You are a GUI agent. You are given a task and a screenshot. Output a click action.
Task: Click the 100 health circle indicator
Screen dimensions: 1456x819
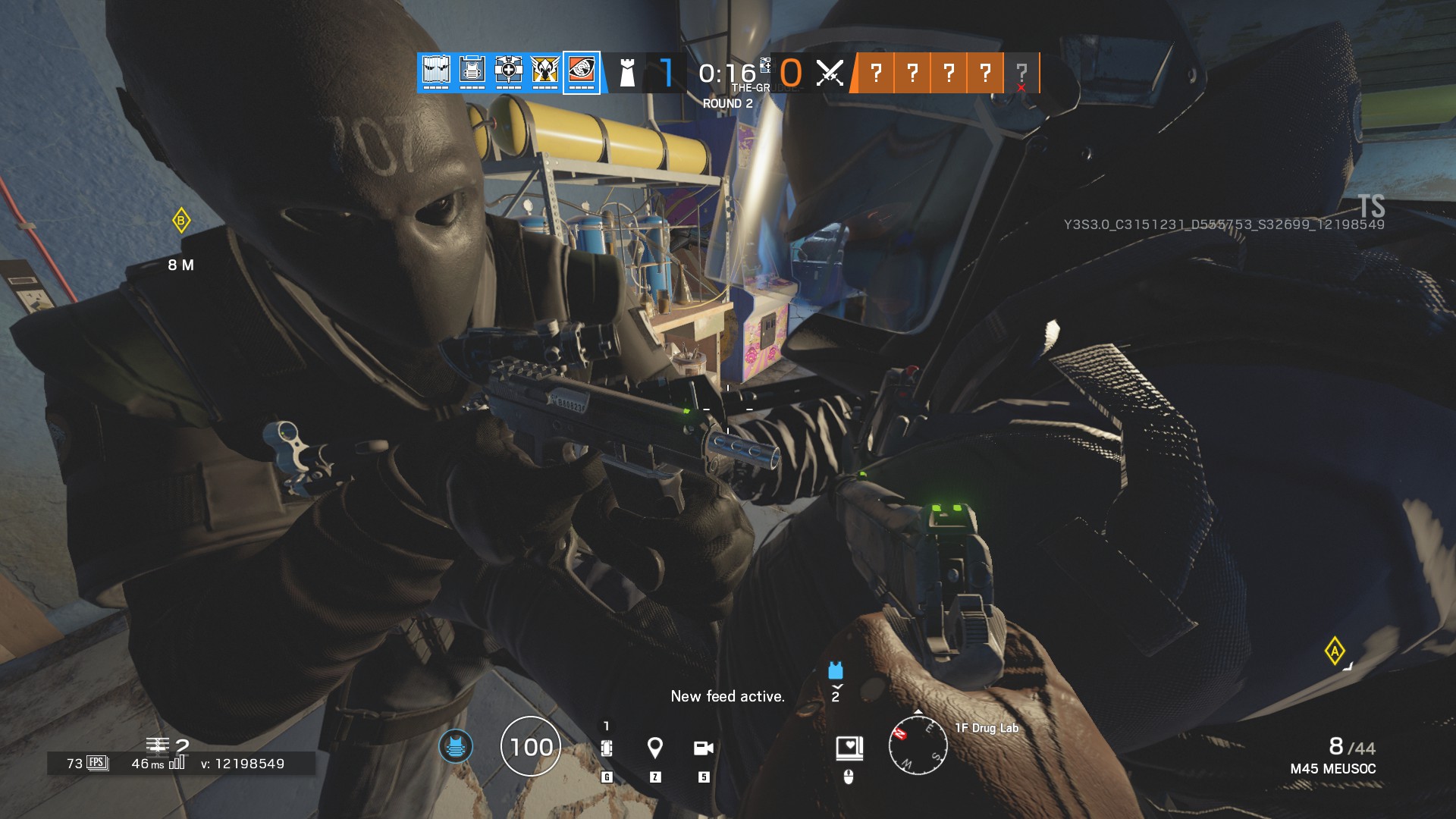pos(532,747)
